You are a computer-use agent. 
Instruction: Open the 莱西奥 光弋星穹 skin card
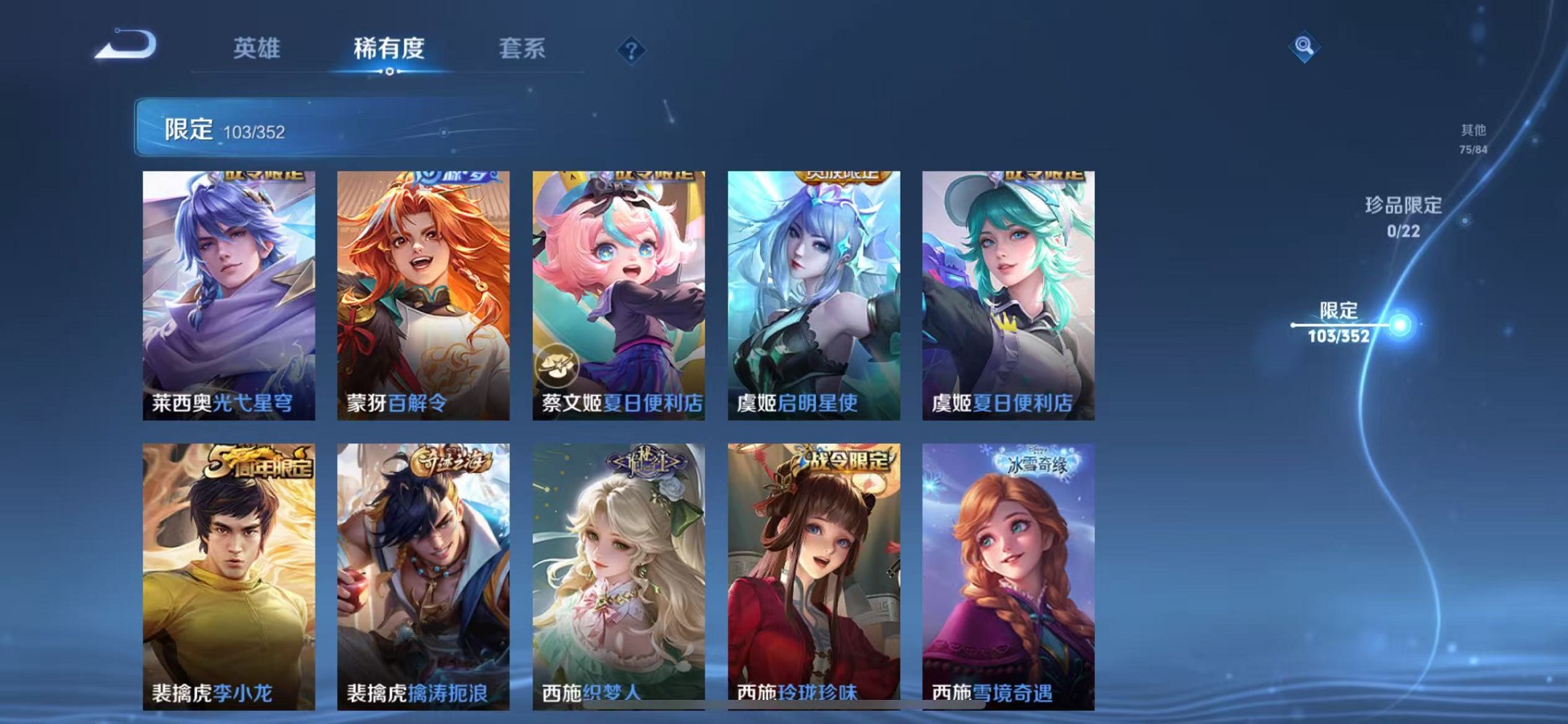click(229, 294)
